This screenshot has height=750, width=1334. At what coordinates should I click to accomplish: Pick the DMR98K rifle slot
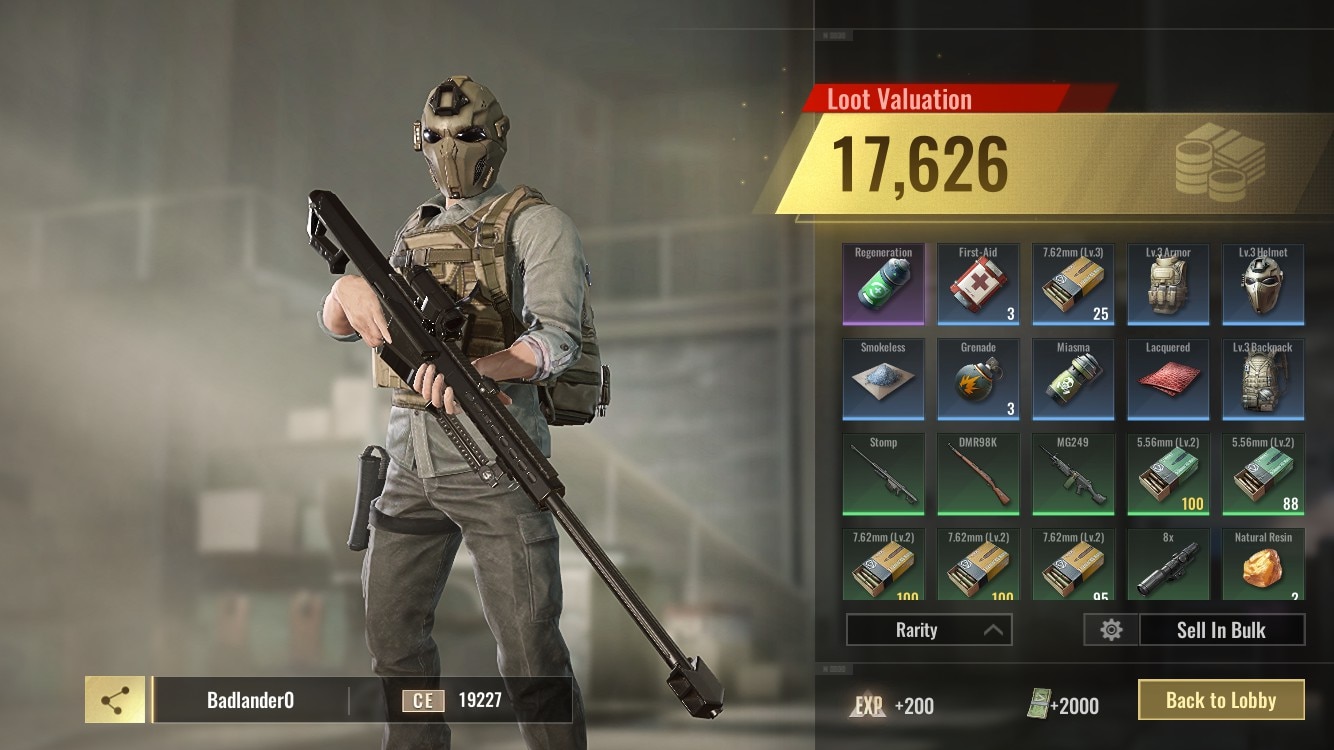(978, 475)
